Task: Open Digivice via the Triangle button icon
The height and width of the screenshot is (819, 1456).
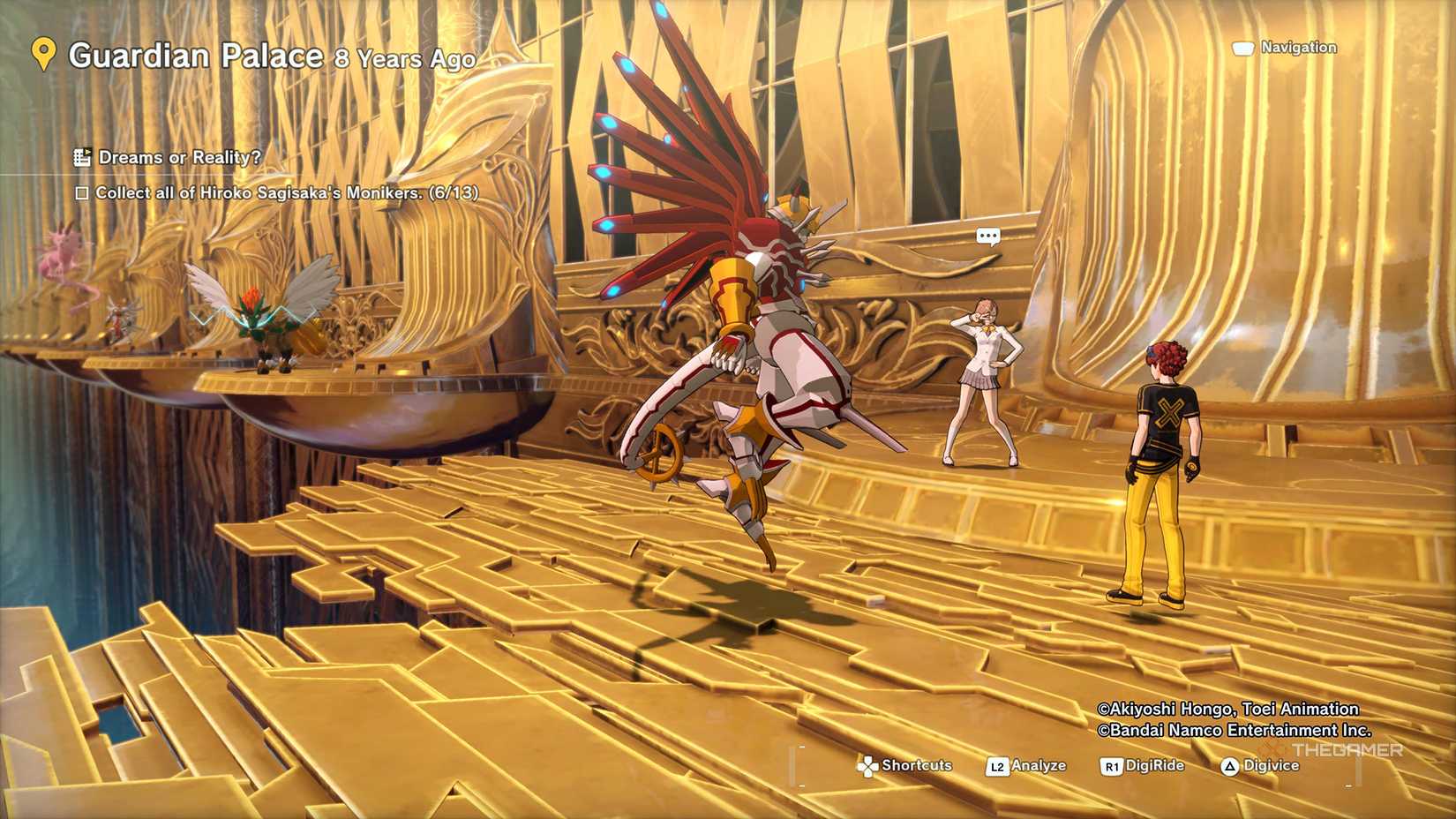Action: [1229, 765]
